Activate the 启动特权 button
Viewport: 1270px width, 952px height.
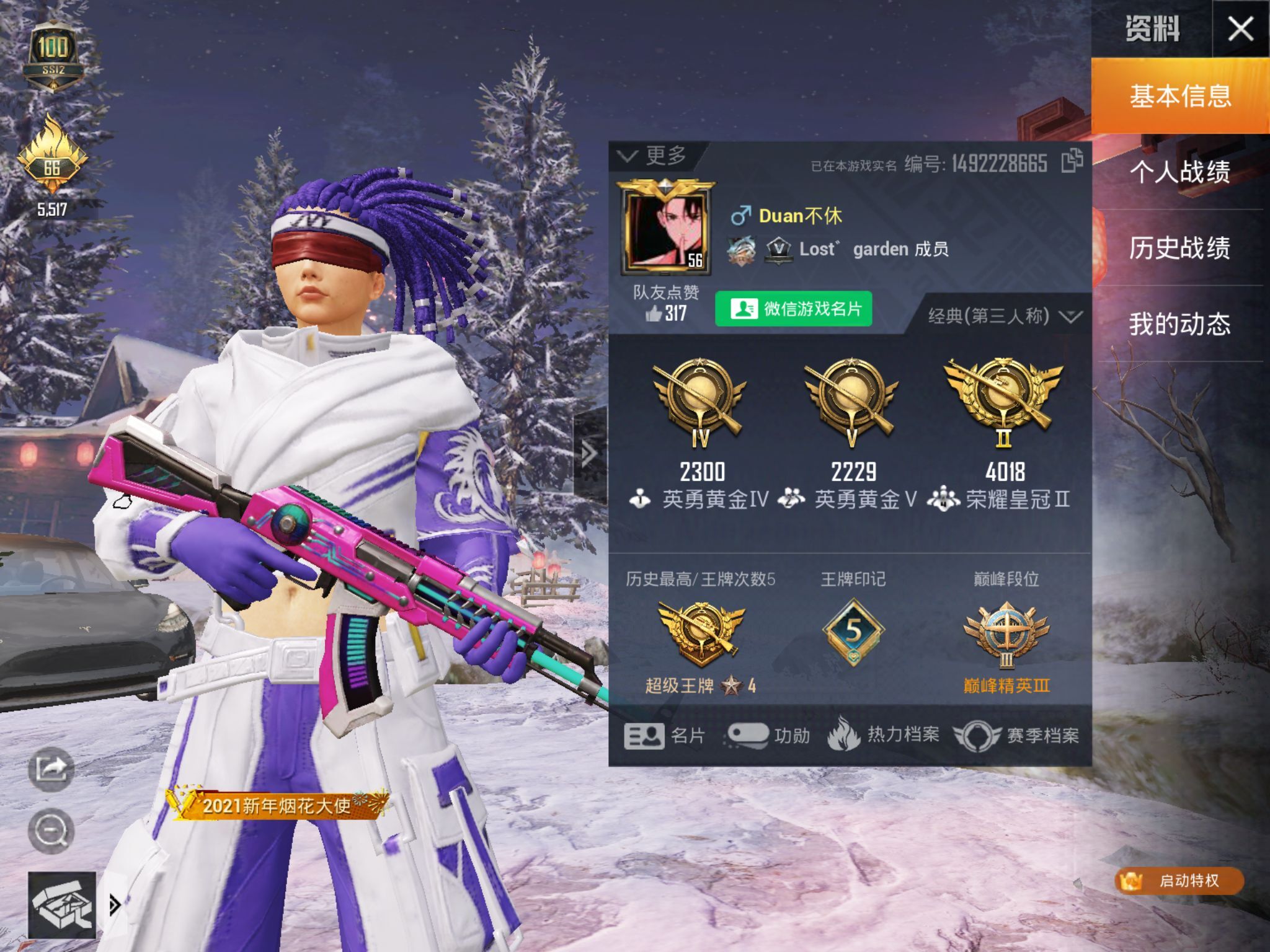(x=1178, y=881)
